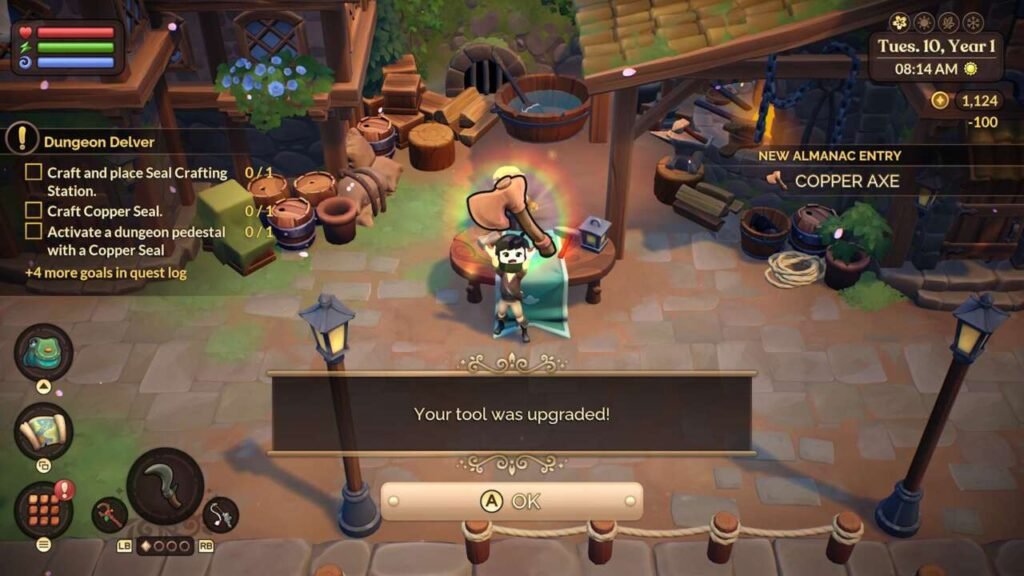Tick the Activate a dungeon pedestal checkbox
Image resolution: width=1024 pixels, height=576 pixels.
pyautogui.click(x=33, y=232)
